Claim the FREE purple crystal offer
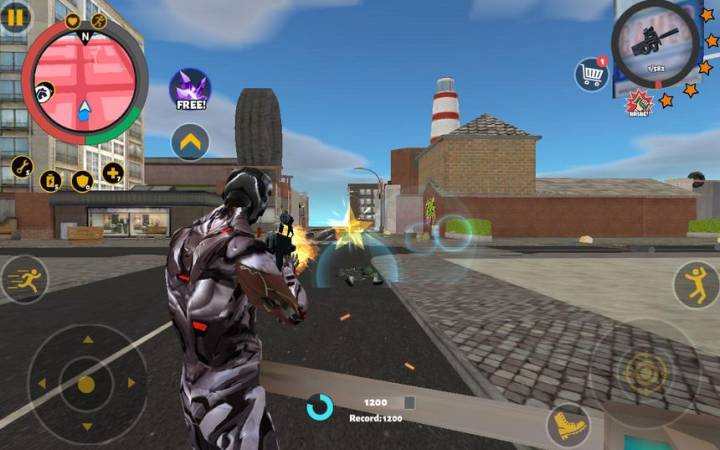720x450 pixels. click(x=189, y=90)
